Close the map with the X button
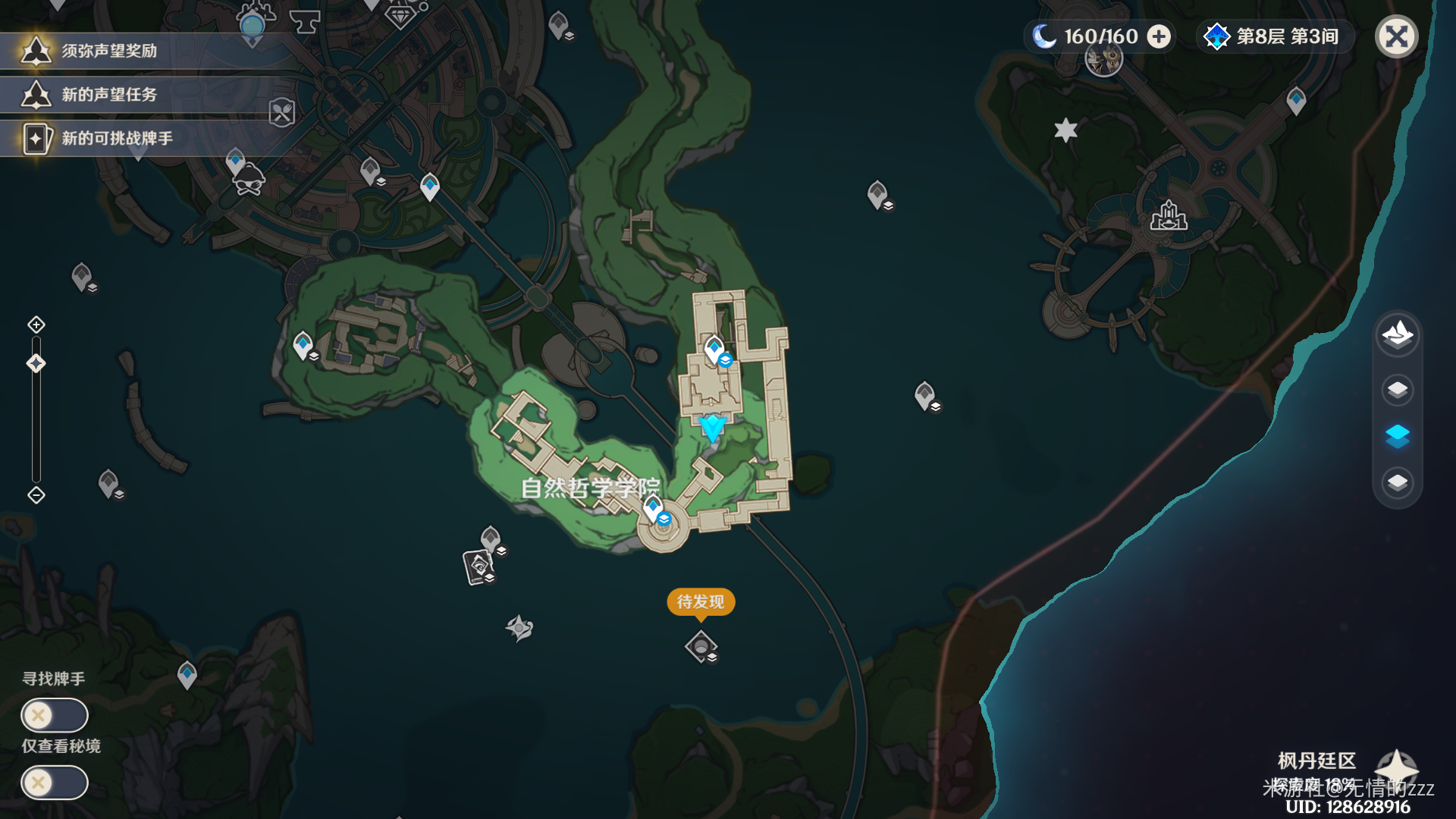This screenshot has width=1456, height=819. [1396, 36]
